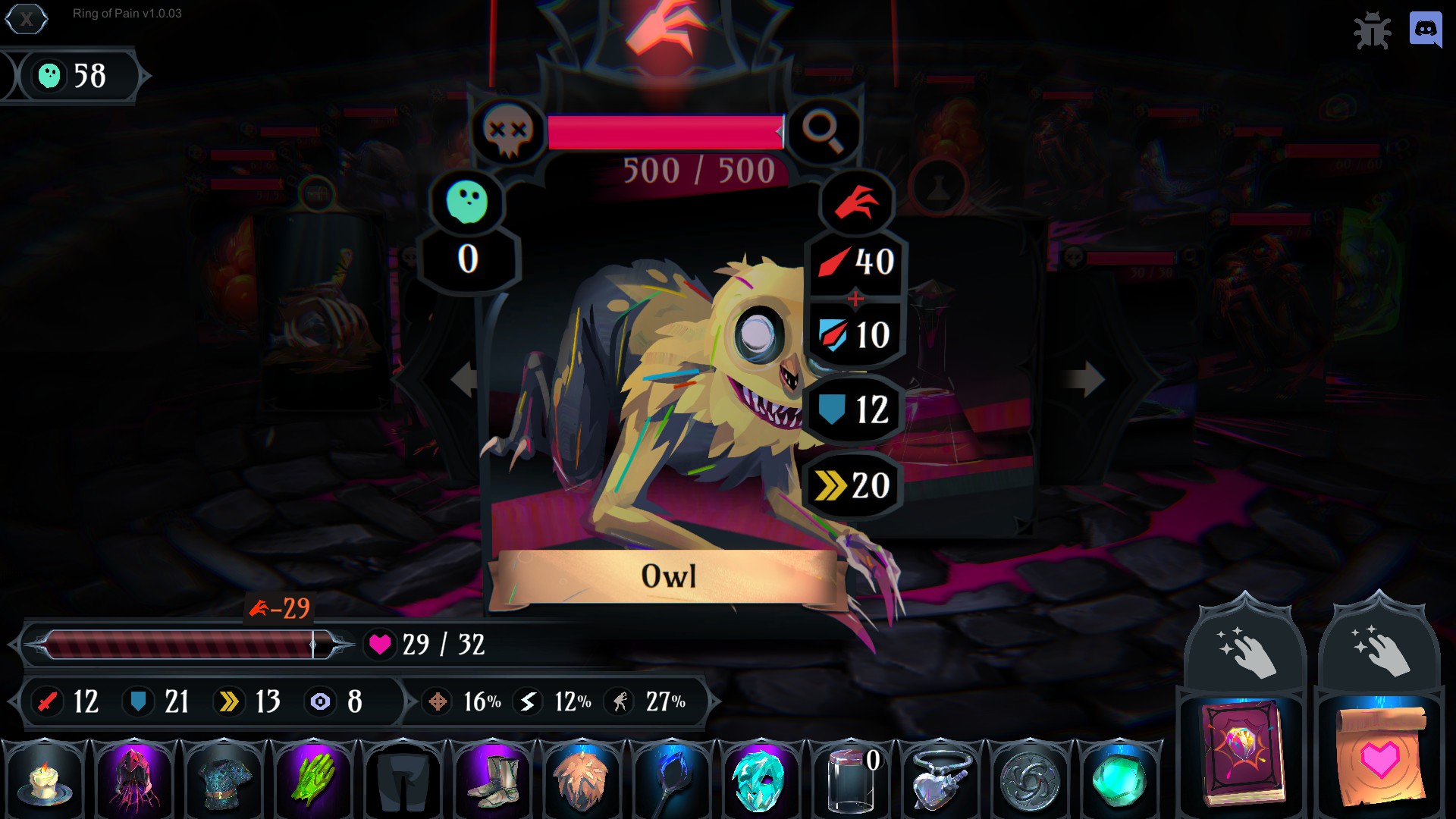Select the purple eye clarity stat icon showing 8
This screenshot has width=1456, height=819.
(x=321, y=702)
